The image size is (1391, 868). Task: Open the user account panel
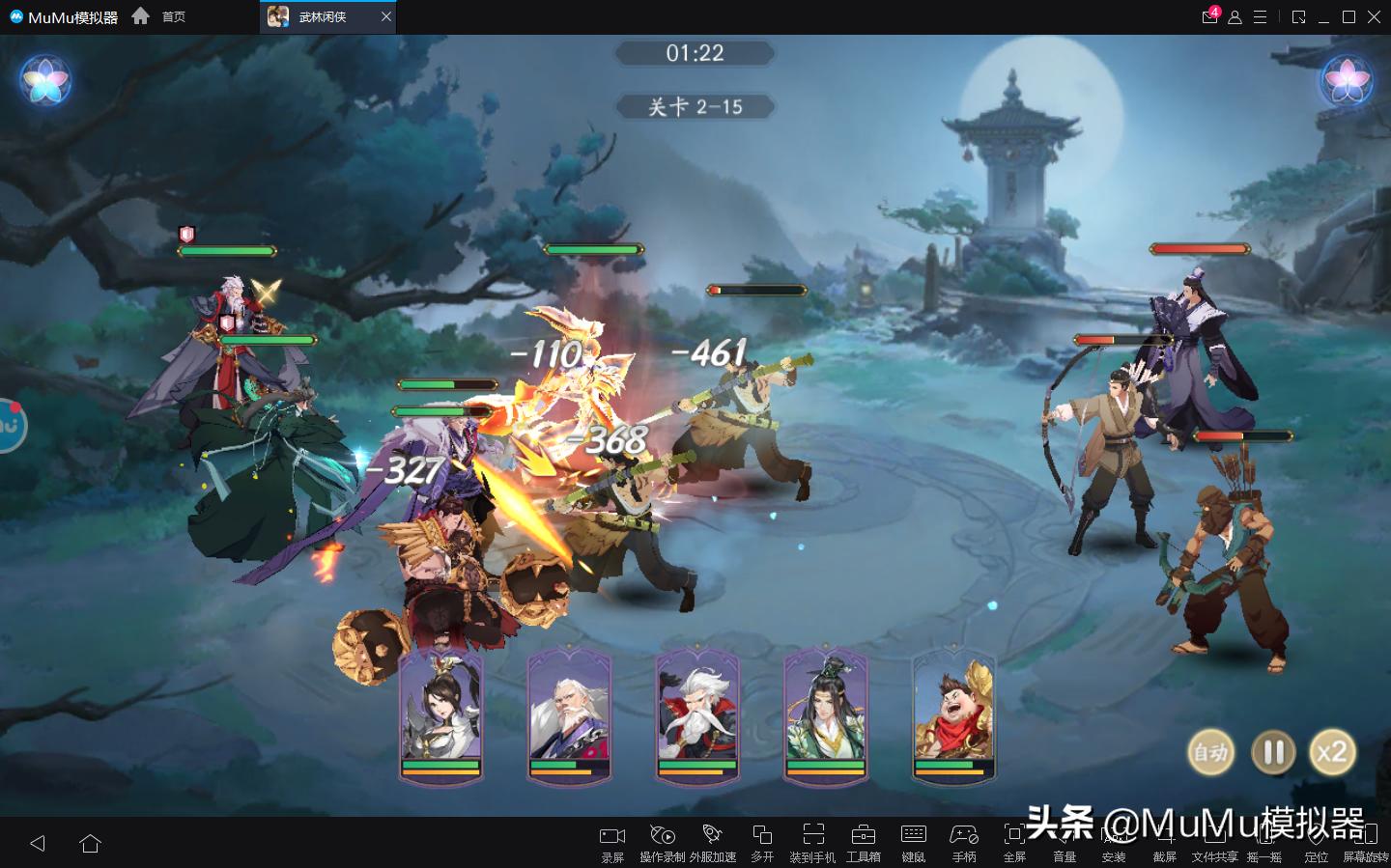tap(1234, 16)
